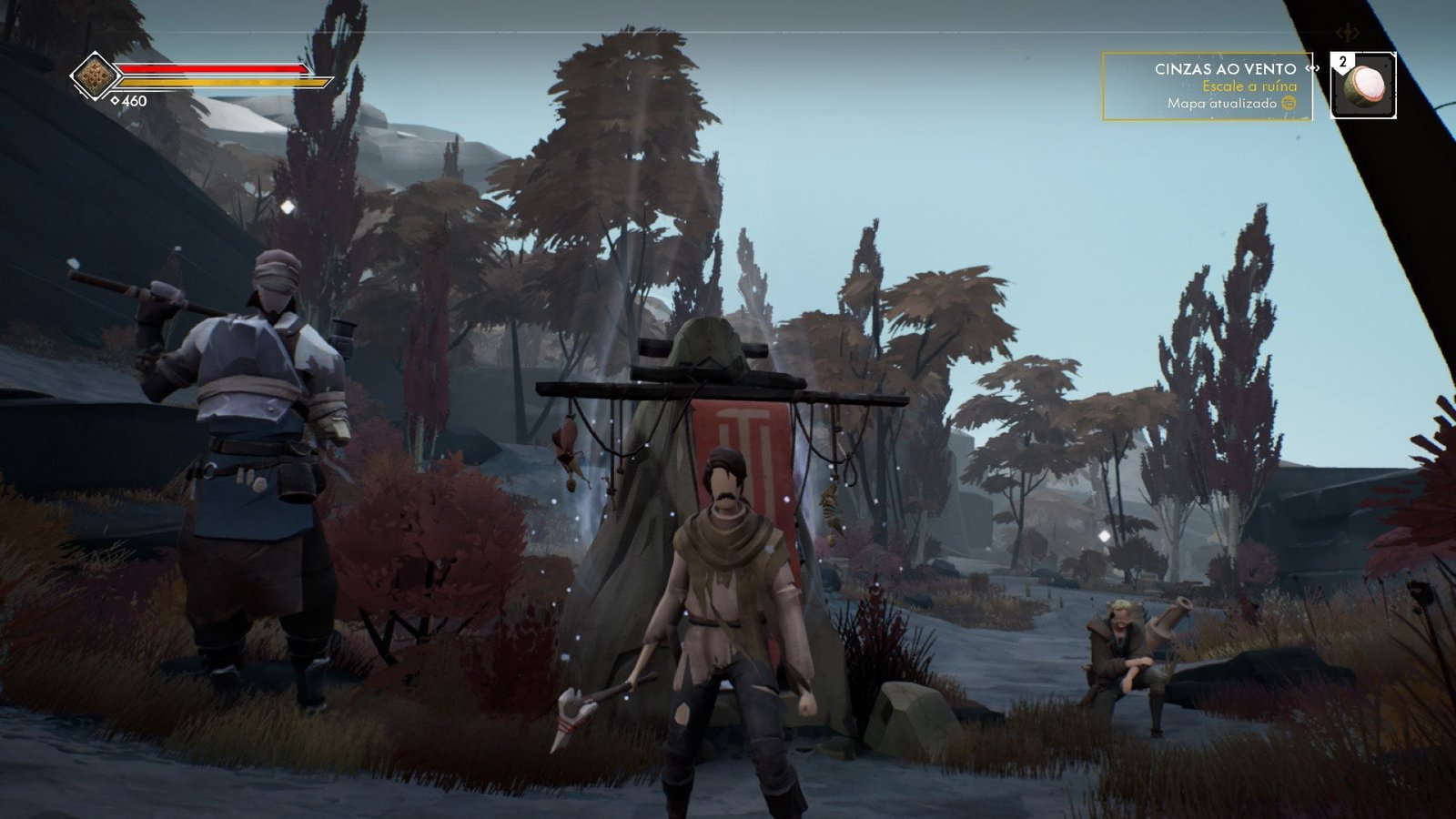Select the fruit consumable item icon
This screenshot has width=1456, height=819.
(1362, 88)
